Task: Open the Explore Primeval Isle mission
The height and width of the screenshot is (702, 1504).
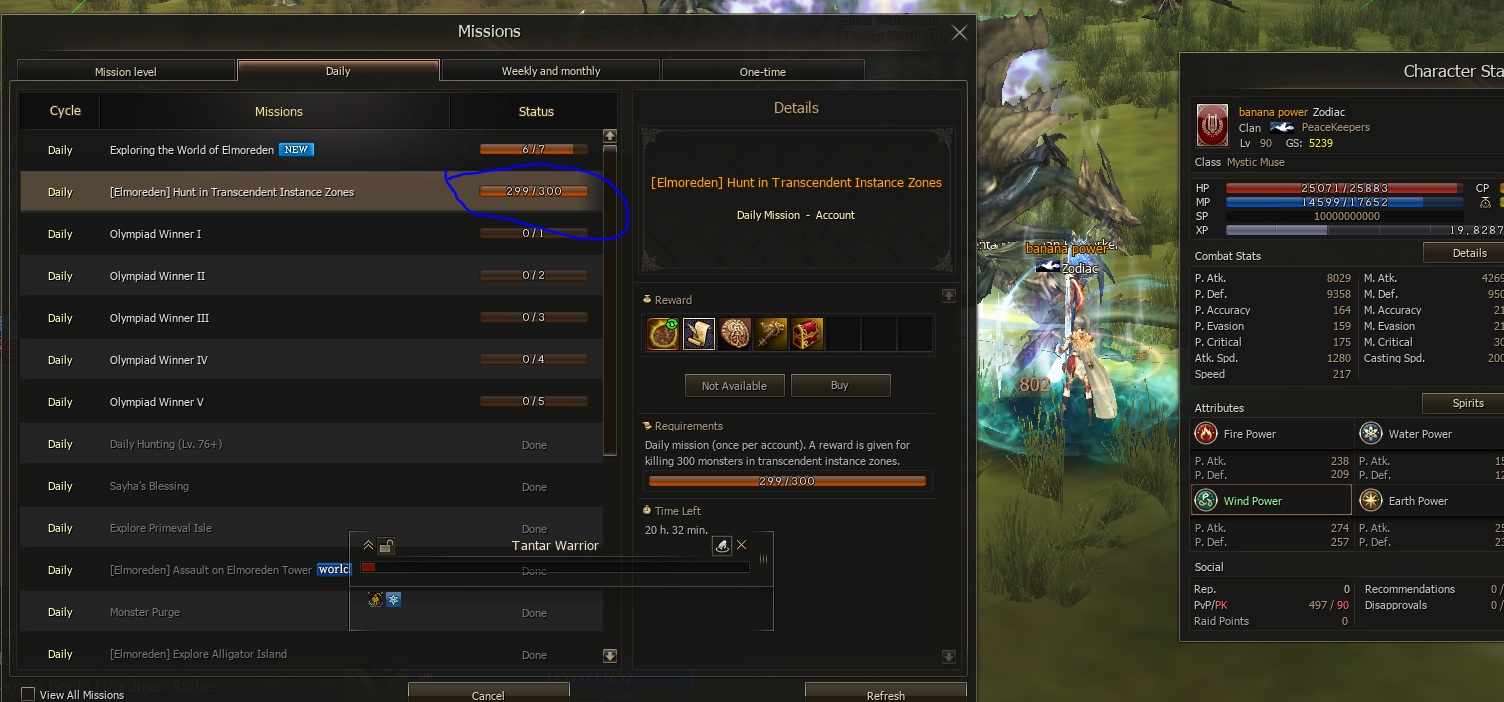Action: tap(161, 528)
